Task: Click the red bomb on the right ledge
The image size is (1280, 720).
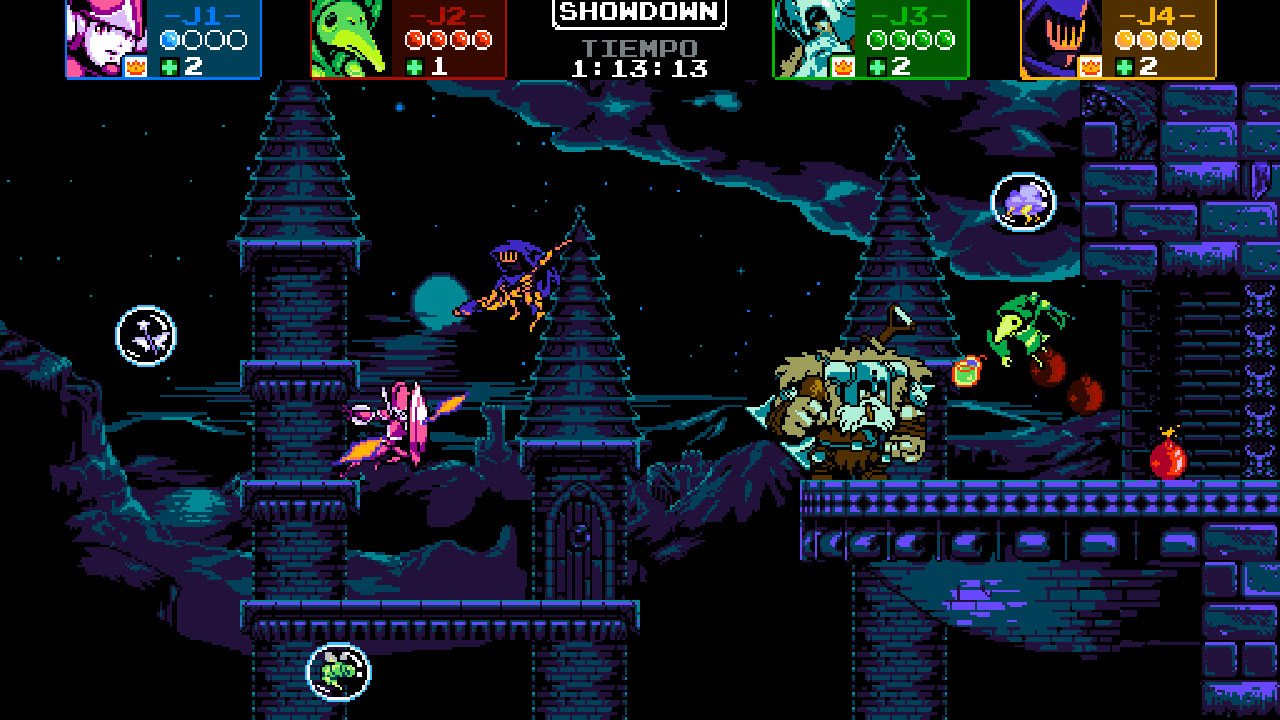Action: coord(1166,459)
